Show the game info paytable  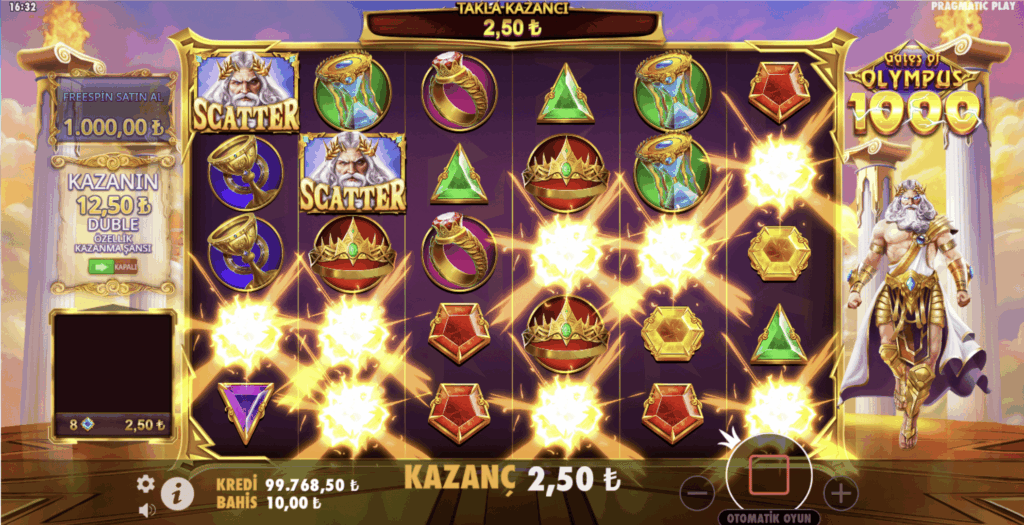pos(177,492)
